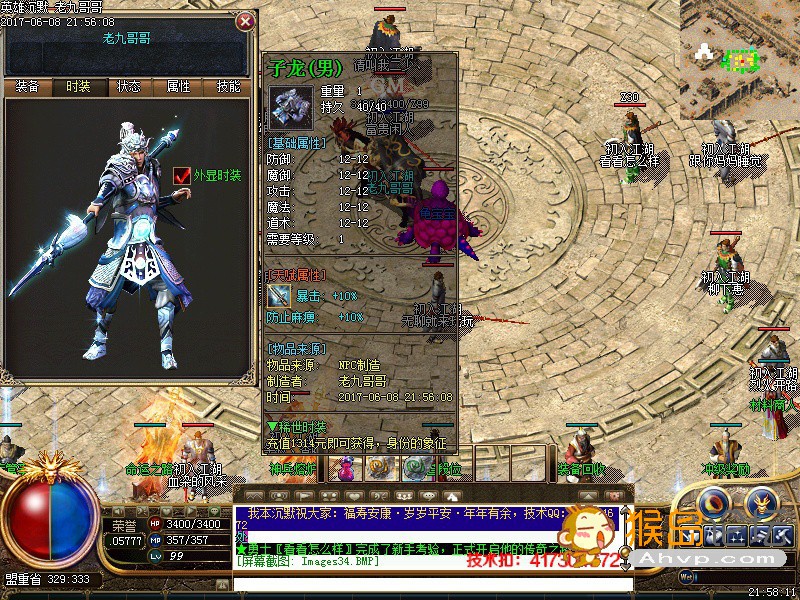Click the golden dragon helmet button
800x600 pixels.
pyautogui.click(x=761, y=501)
